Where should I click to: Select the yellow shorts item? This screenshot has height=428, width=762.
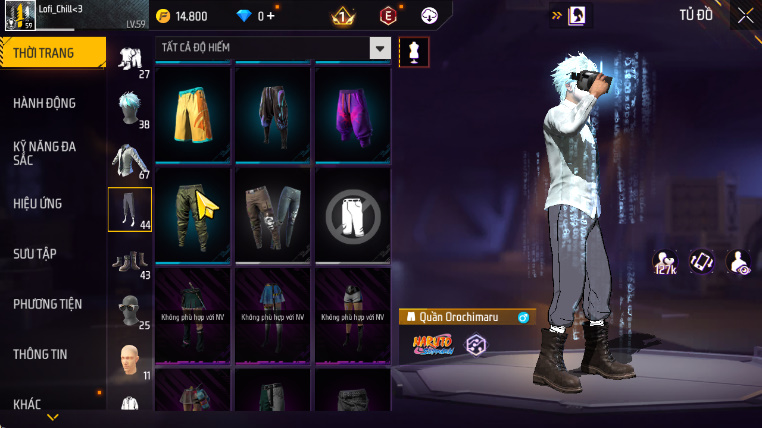tap(194, 111)
